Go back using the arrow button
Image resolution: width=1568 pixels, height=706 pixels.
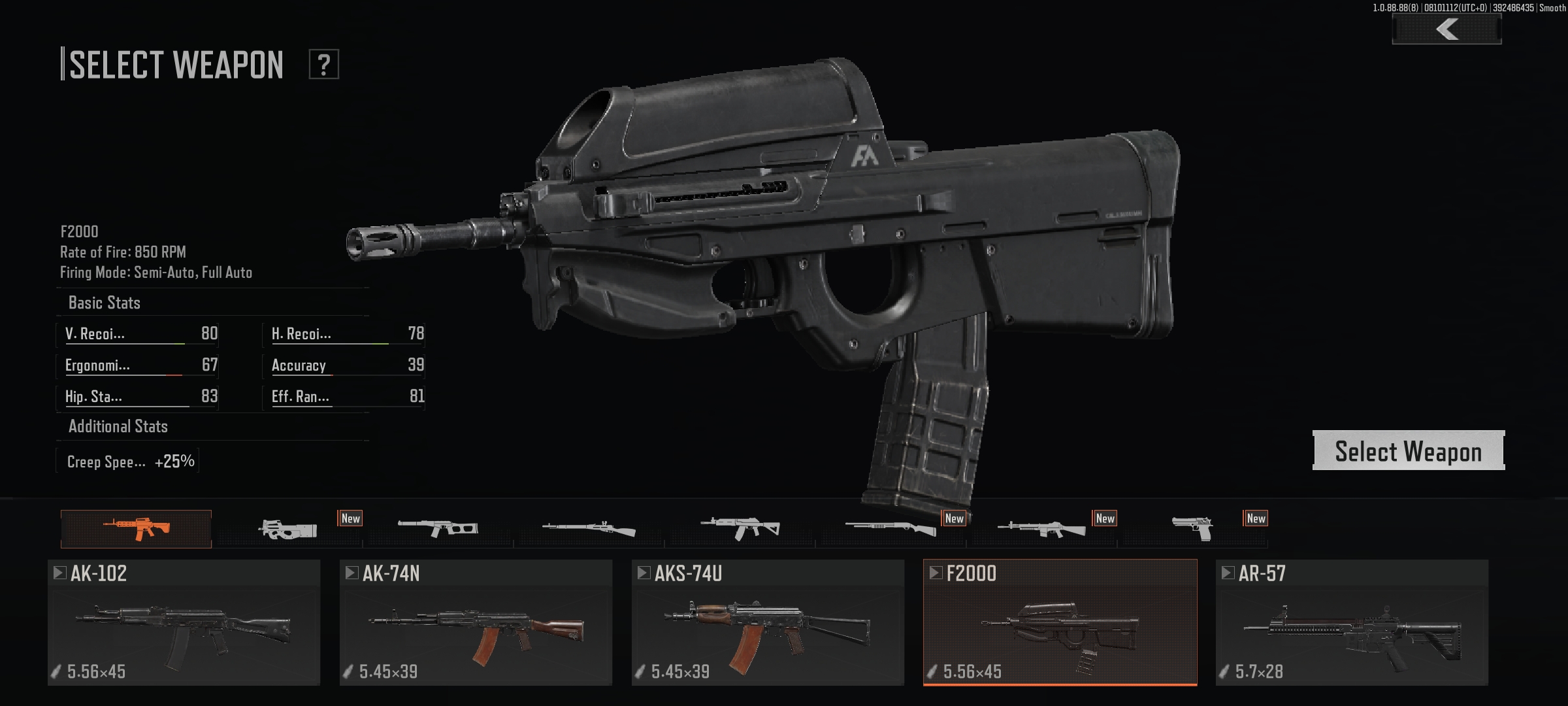click(x=1446, y=29)
